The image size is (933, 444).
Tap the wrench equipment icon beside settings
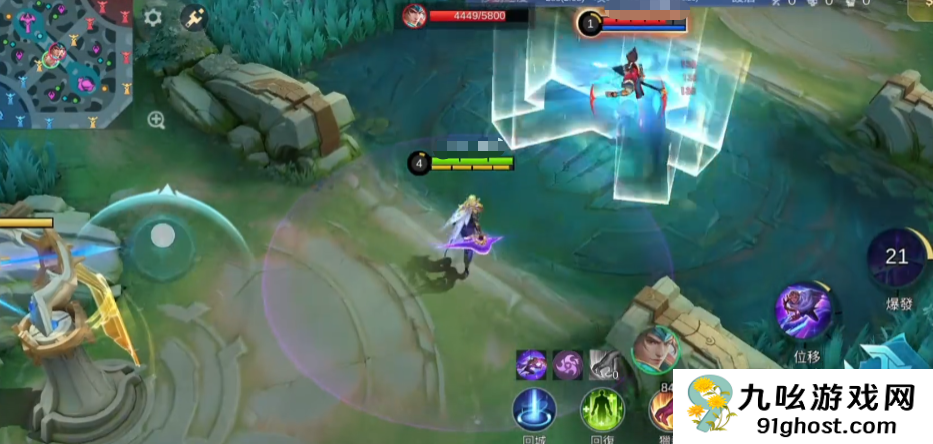(x=193, y=18)
